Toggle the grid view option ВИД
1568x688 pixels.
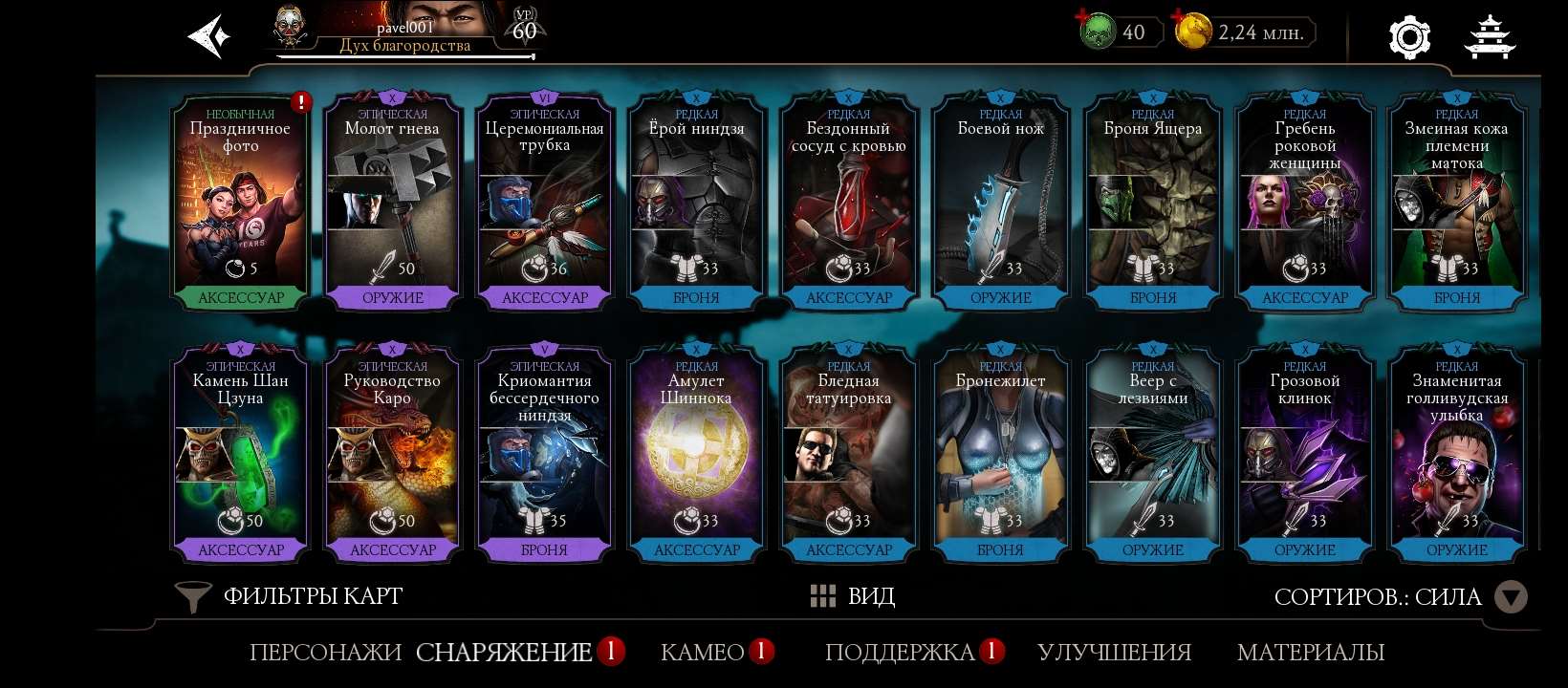pos(851,595)
